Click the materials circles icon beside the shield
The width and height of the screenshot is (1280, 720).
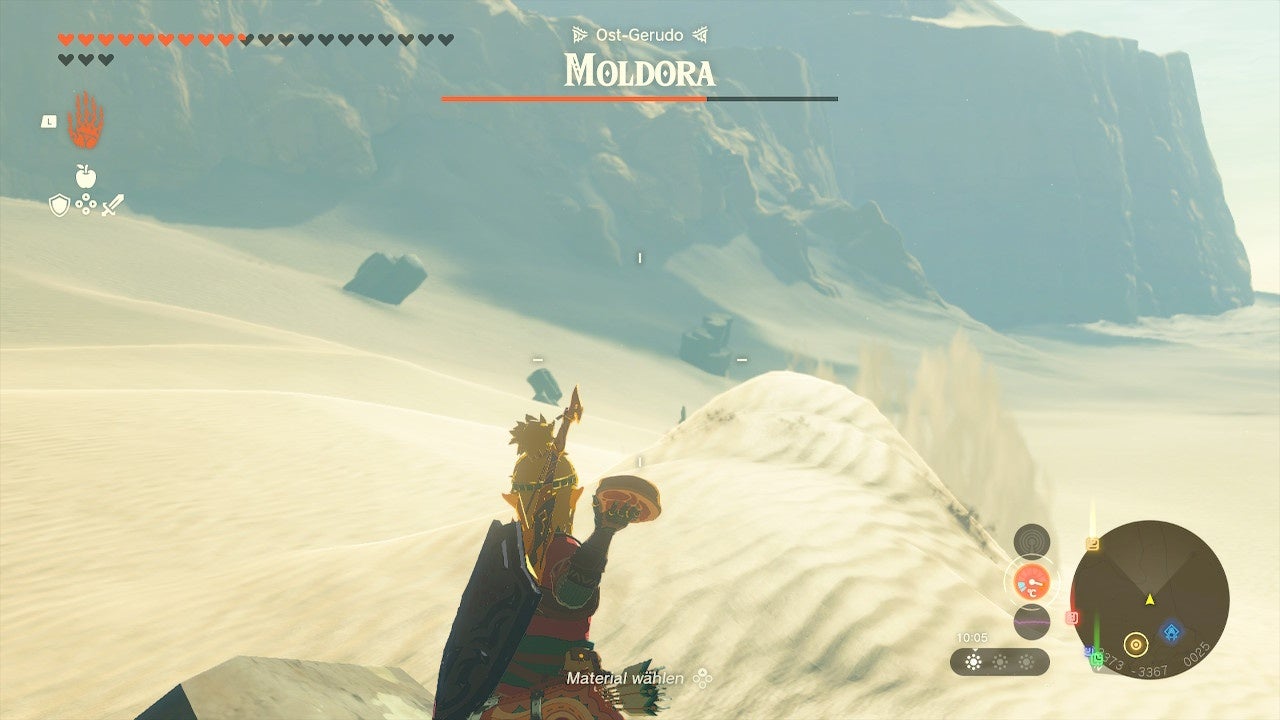point(88,206)
